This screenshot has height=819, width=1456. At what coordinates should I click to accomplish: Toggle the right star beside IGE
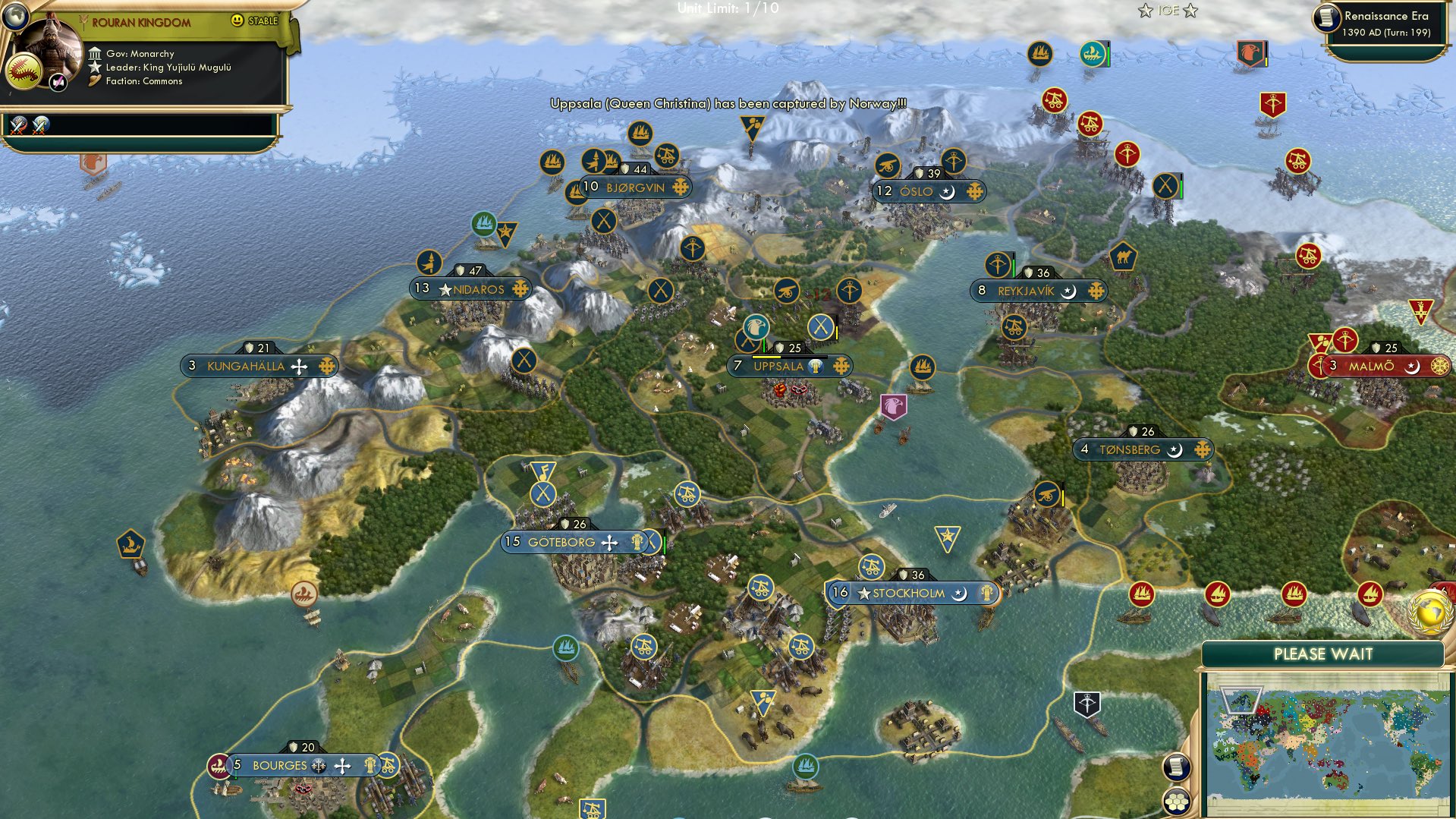(1191, 11)
